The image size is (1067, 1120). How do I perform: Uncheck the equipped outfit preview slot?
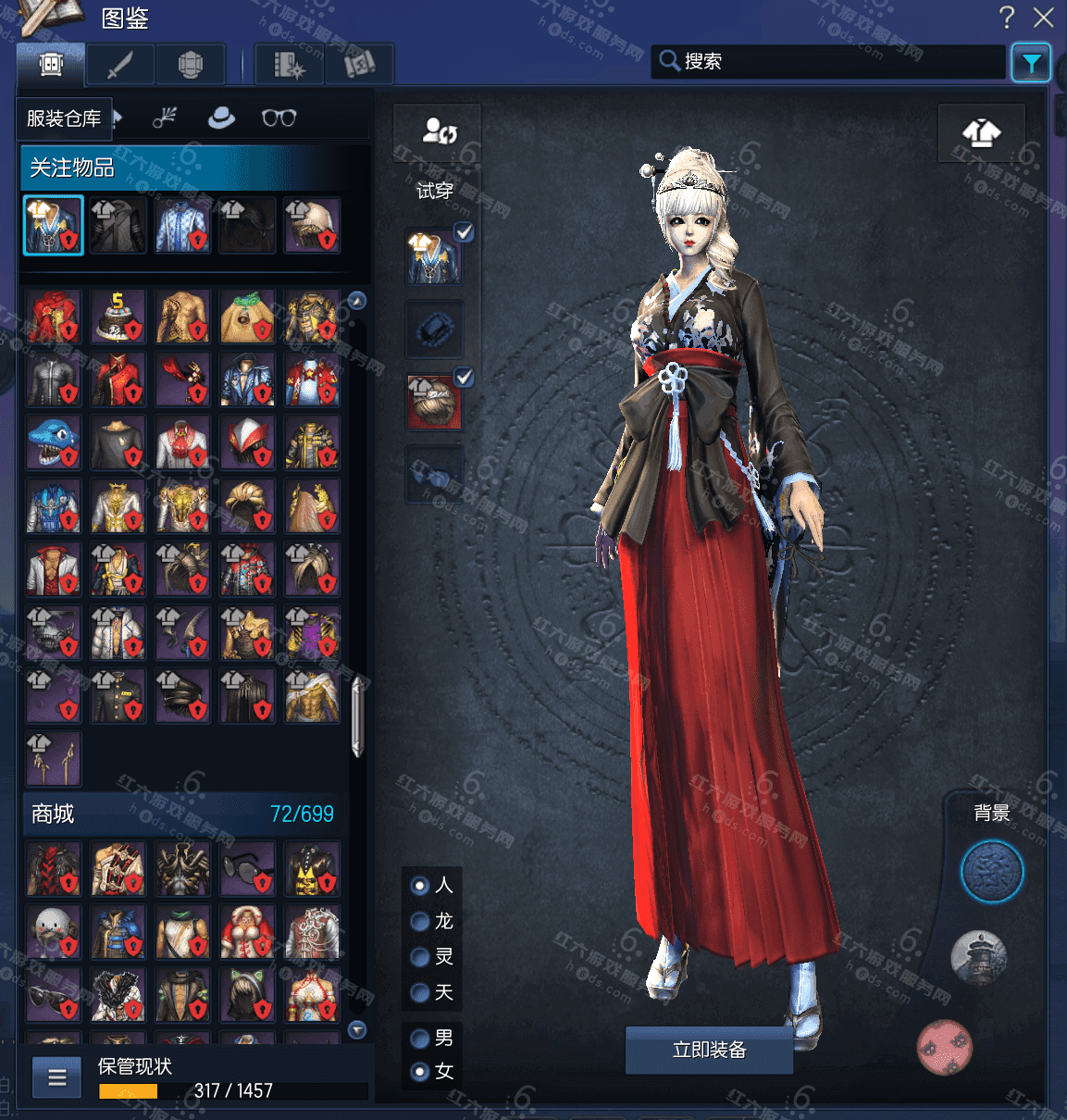coord(464,232)
